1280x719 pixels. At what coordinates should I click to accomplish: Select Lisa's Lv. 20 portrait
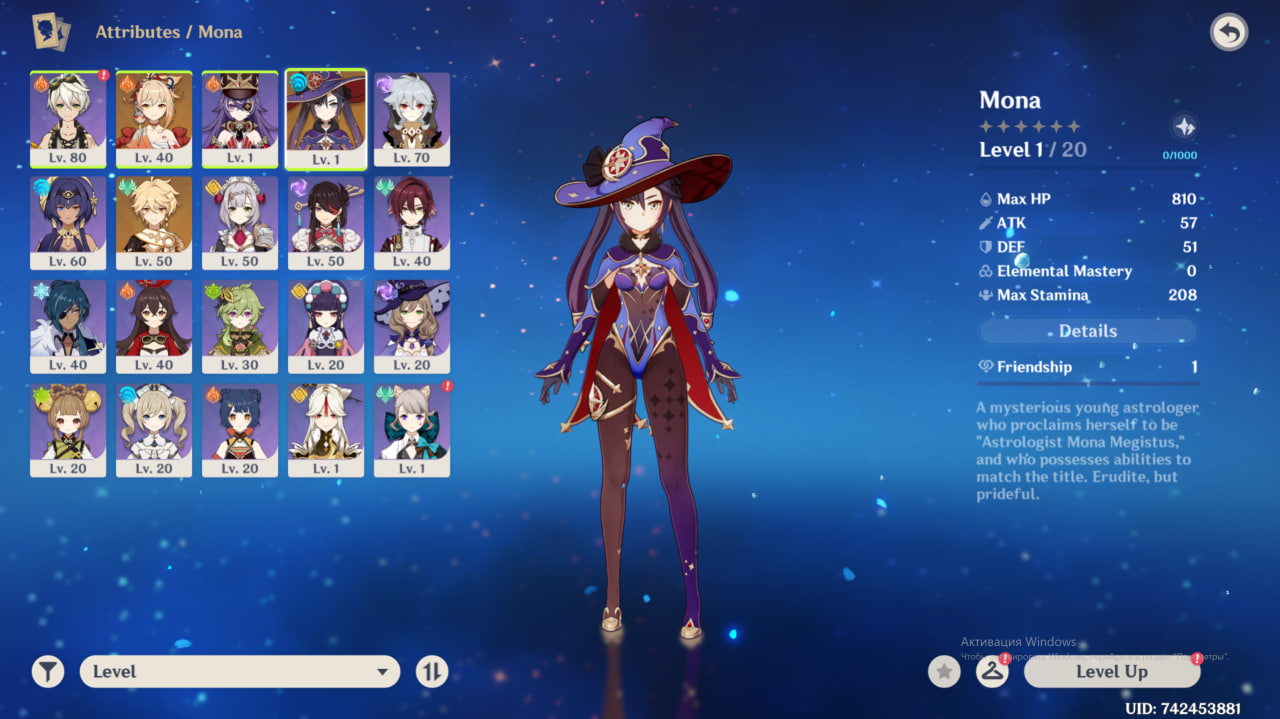tap(412, 326)
